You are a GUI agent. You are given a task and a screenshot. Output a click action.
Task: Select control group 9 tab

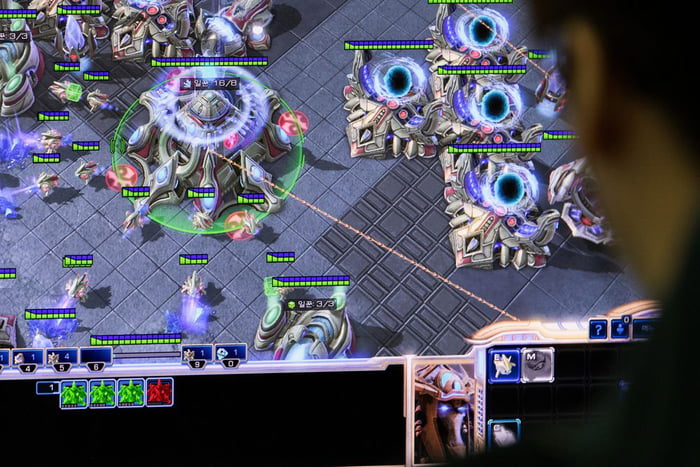click(196, 353)
